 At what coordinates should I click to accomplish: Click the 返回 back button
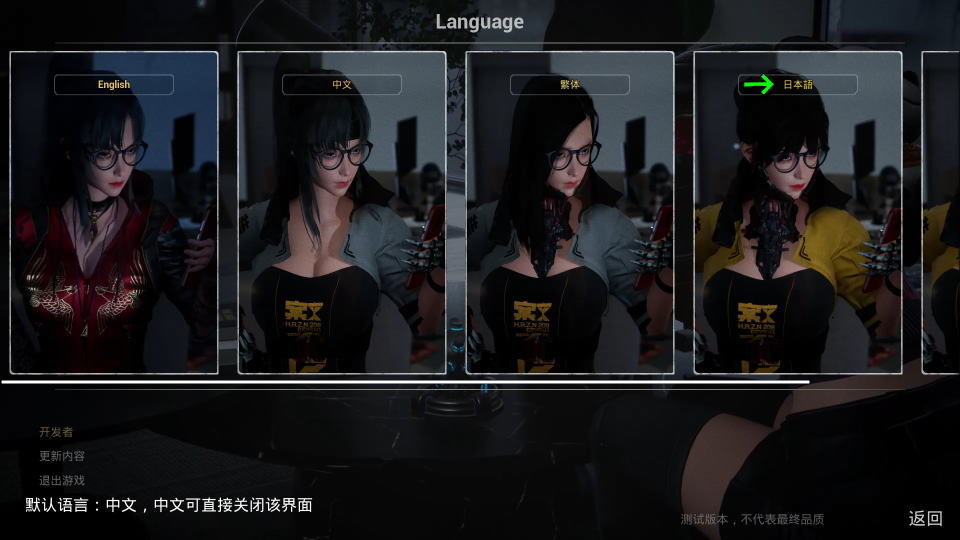[x=925, y=518]
